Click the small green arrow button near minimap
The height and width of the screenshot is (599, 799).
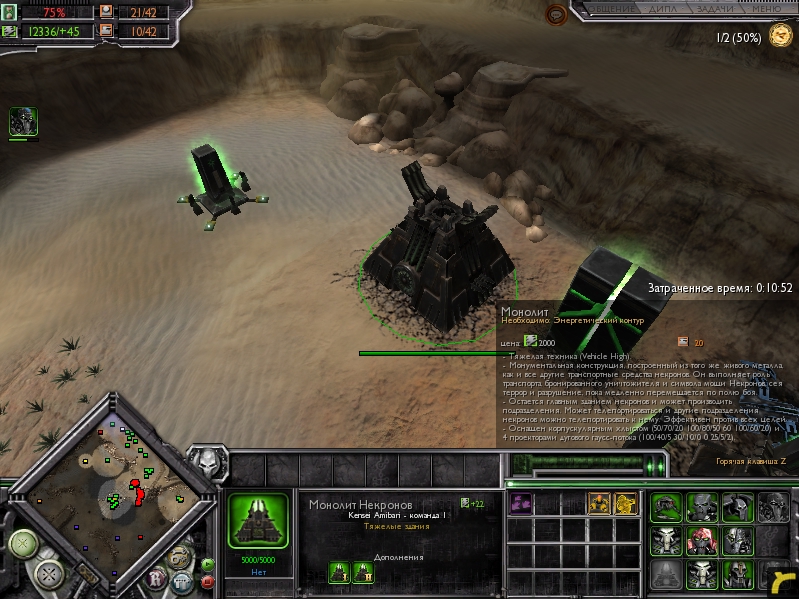pos(206,564)
